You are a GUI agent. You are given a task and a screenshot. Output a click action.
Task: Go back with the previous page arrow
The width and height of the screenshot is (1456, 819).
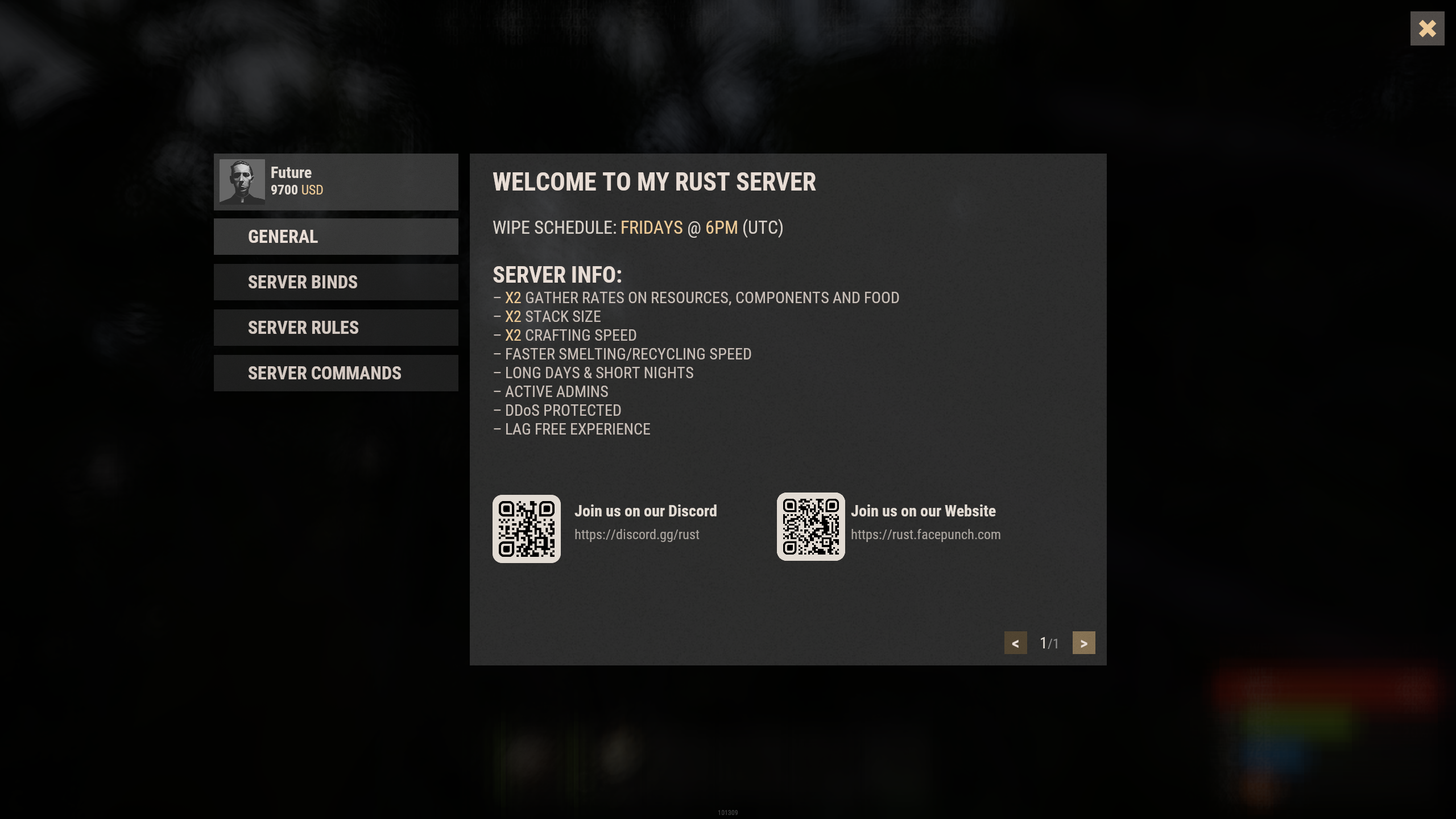[x=1015, y=643]
